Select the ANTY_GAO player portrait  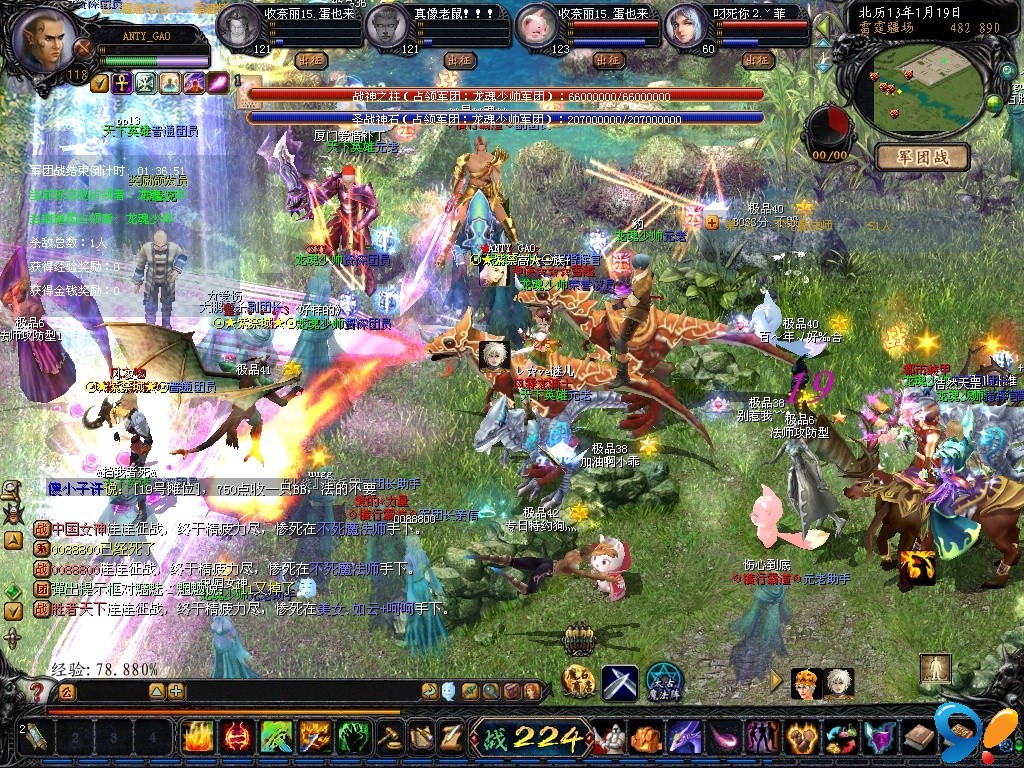(45, 40)
